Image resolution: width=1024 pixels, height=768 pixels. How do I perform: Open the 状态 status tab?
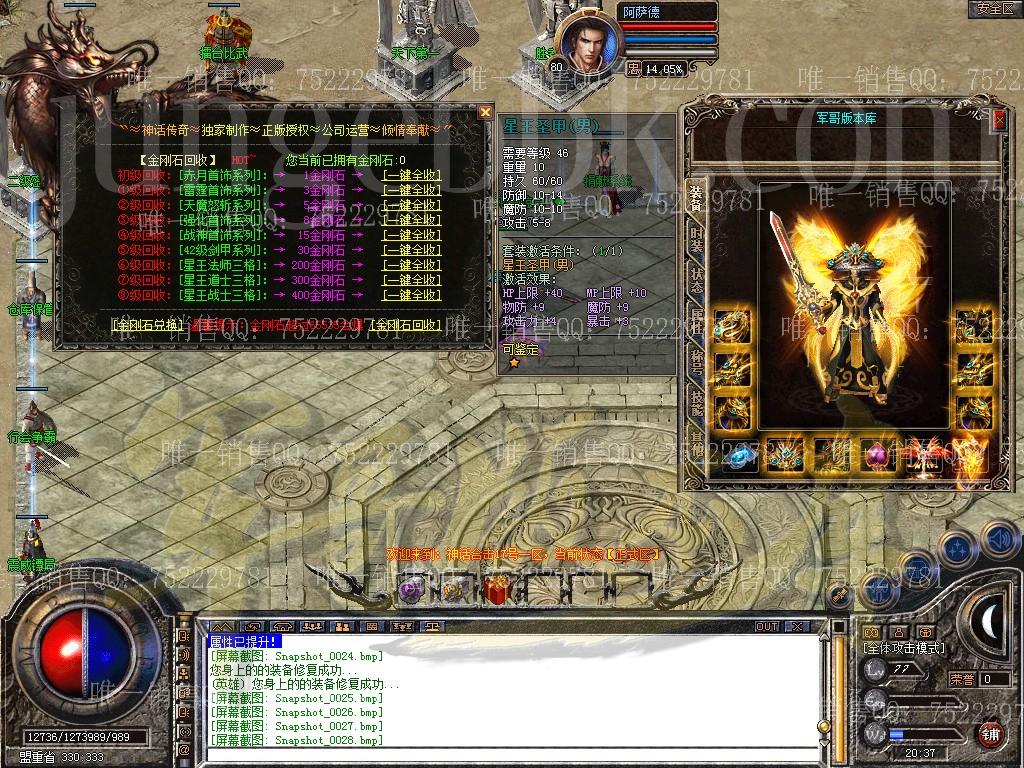[x=696, y=281]
